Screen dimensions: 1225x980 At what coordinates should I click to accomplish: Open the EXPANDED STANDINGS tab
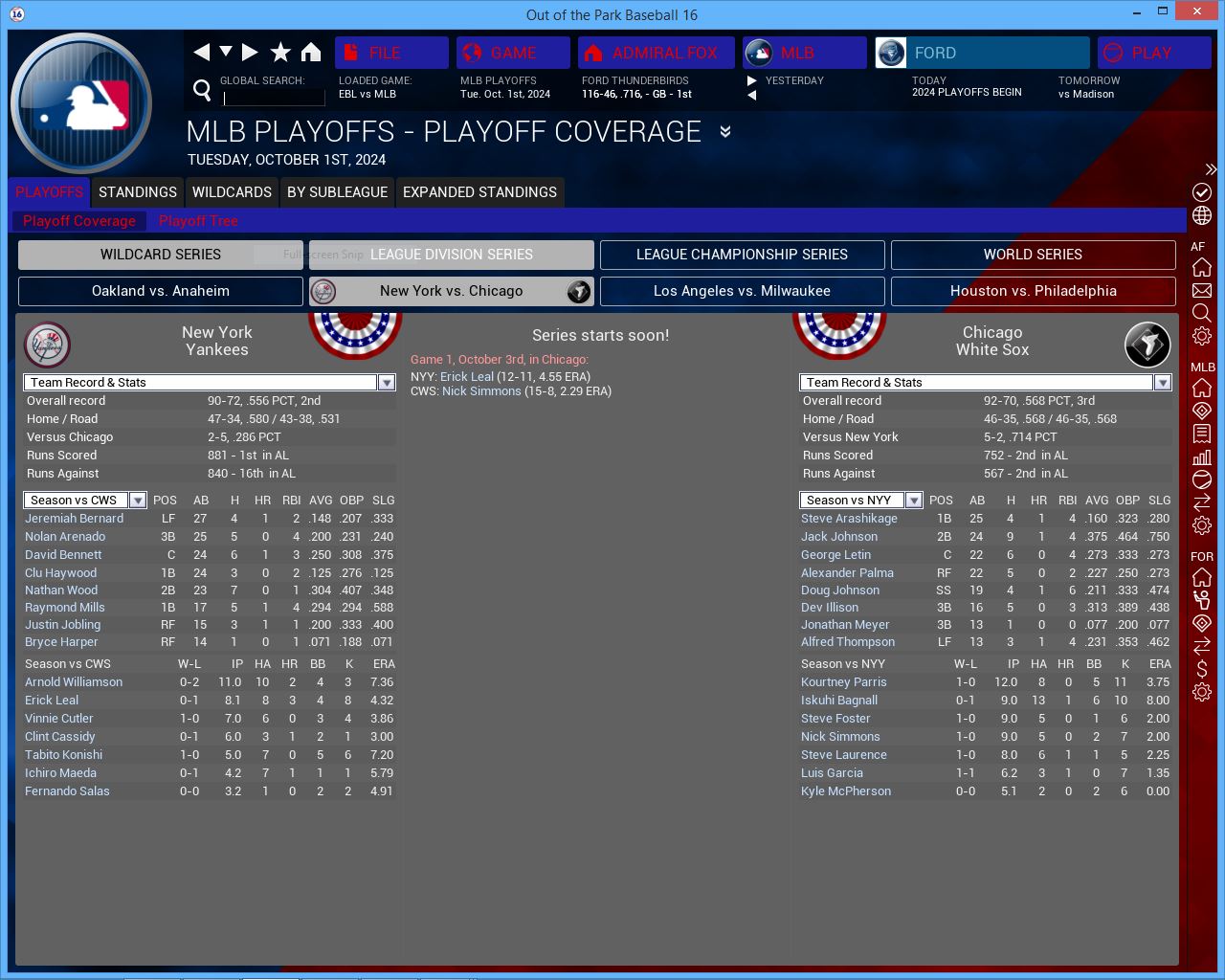pyautogui.click(x=479, y=192)
